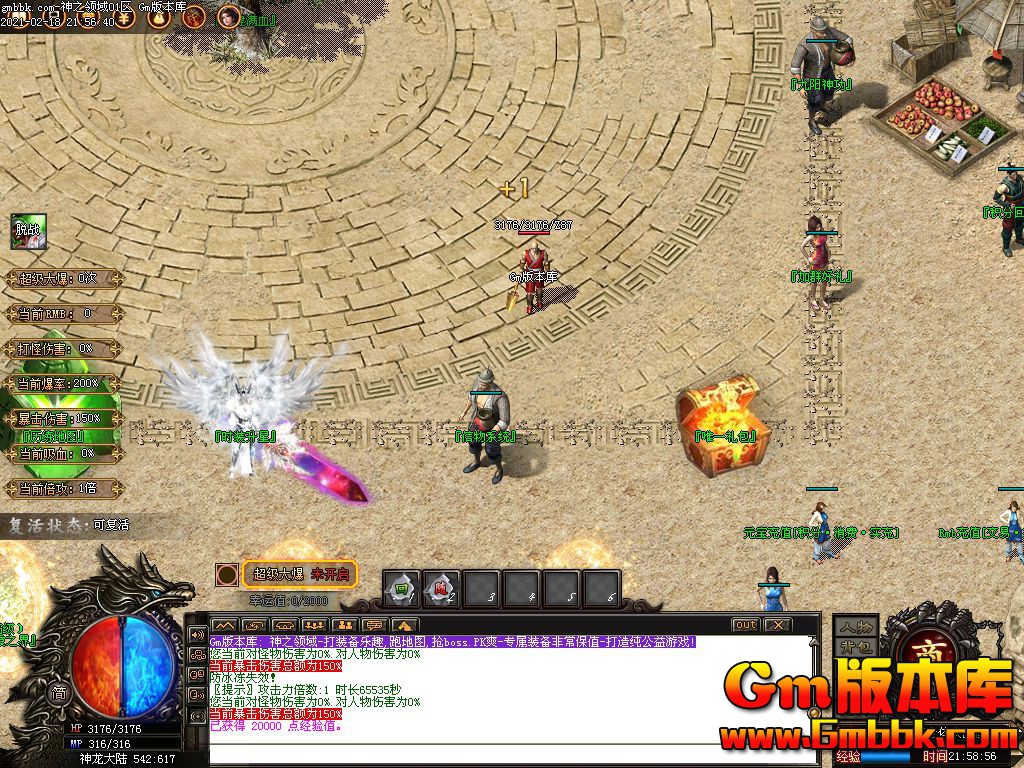Select the female portrait icon in top bar

pos(229,17)
